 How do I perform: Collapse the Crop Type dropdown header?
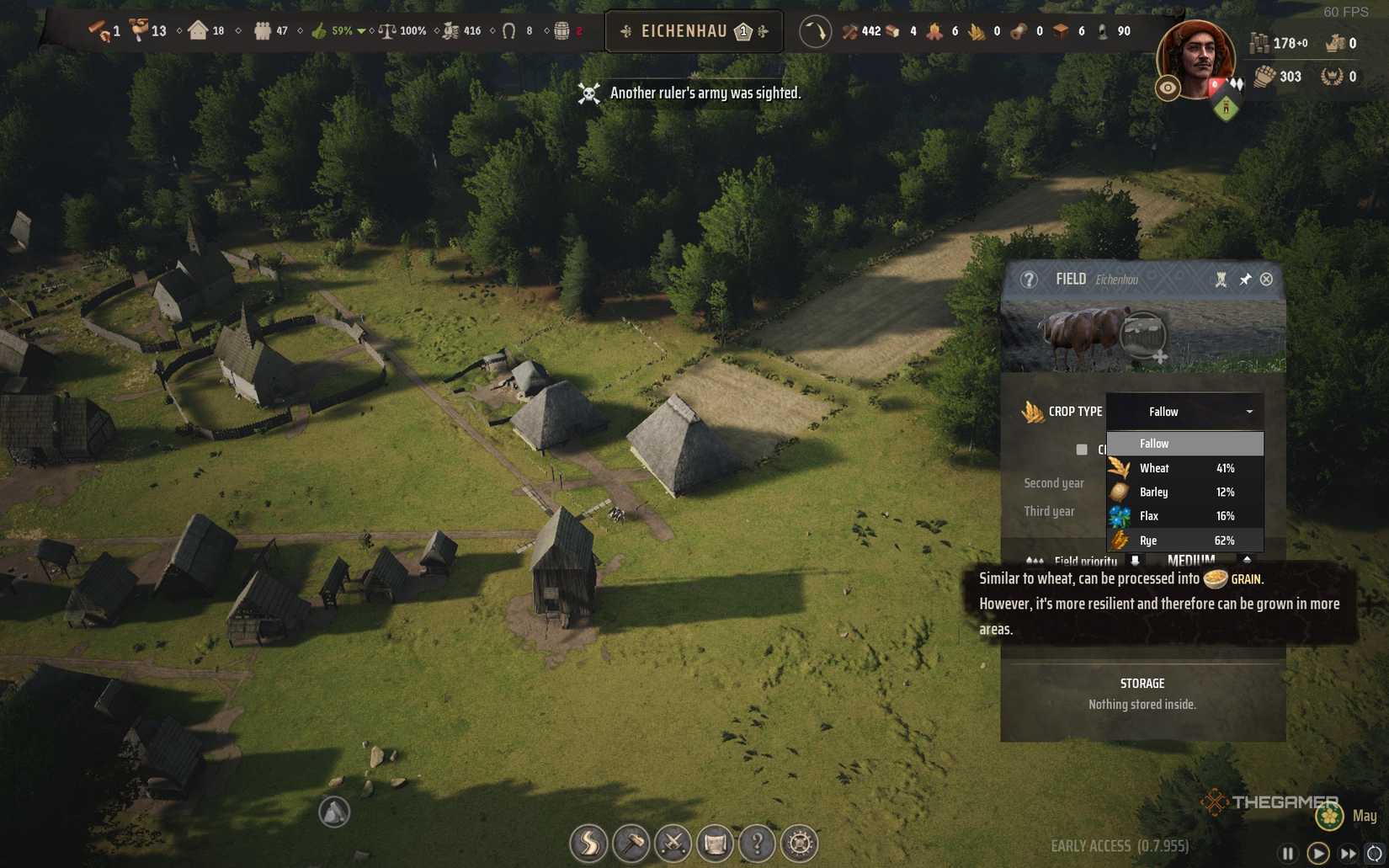point(1184,412)
